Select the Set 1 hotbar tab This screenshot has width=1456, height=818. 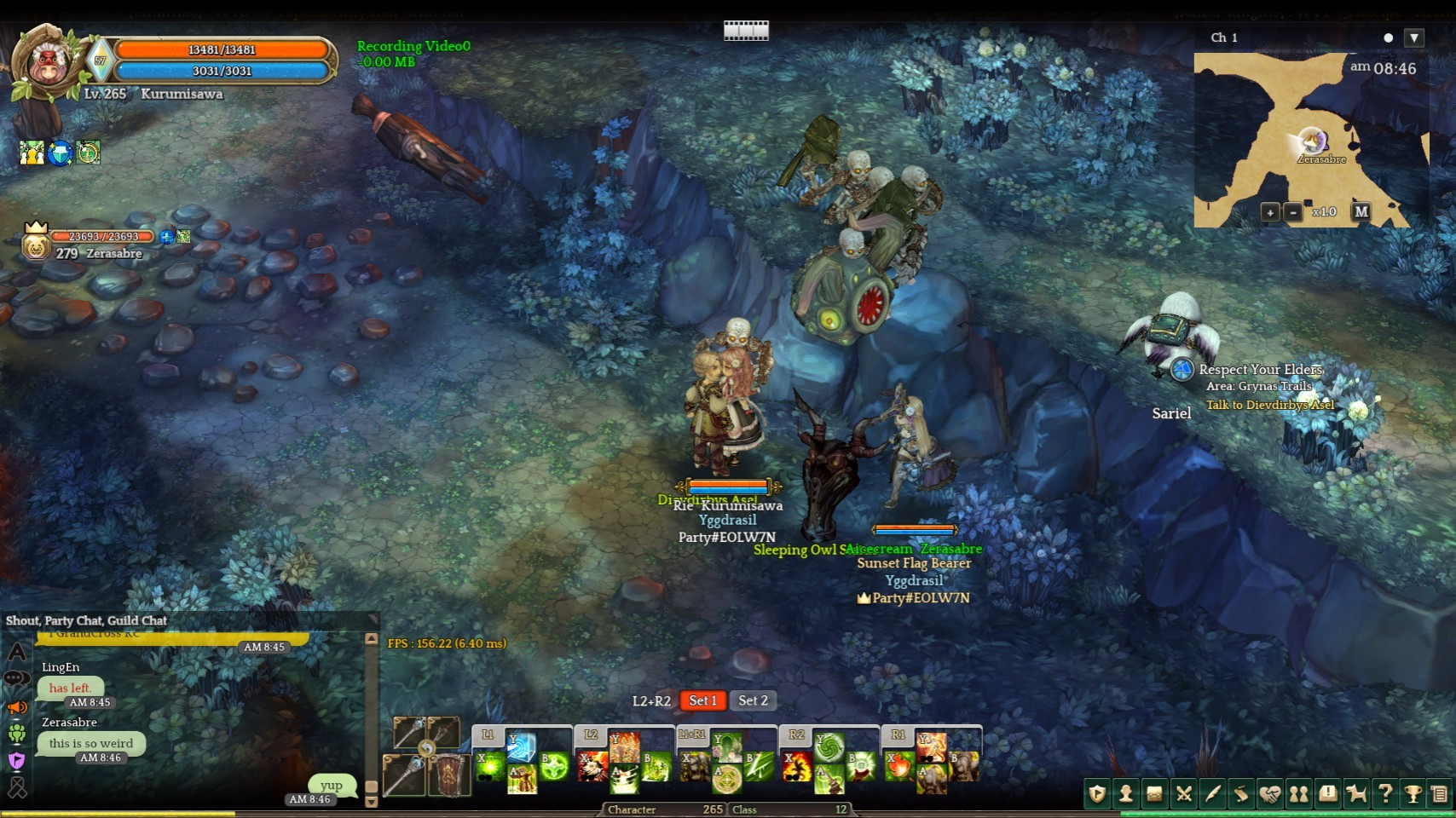coord(702,700)
